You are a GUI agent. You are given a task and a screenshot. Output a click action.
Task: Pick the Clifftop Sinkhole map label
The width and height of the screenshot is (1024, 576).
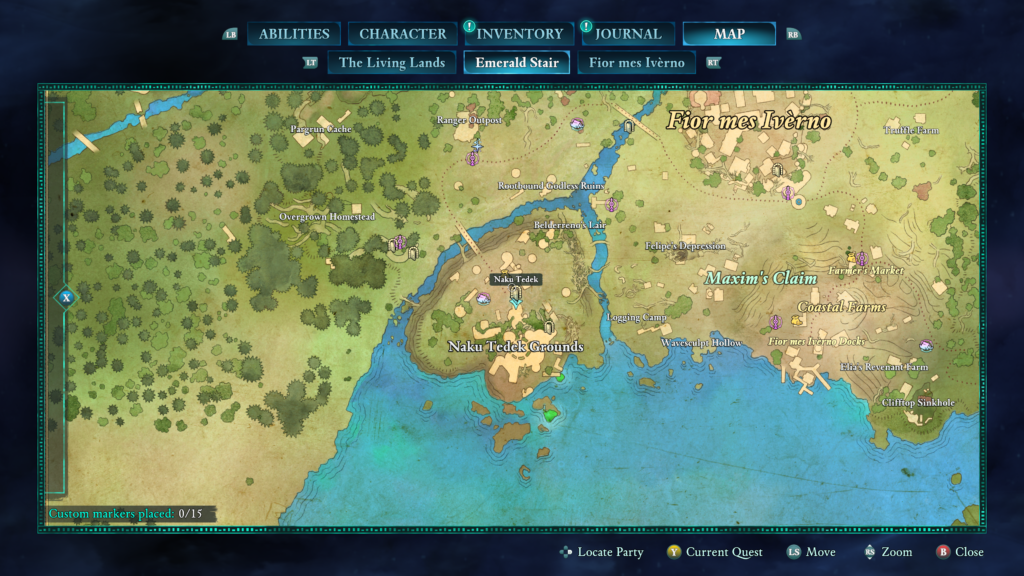point(918,403)
